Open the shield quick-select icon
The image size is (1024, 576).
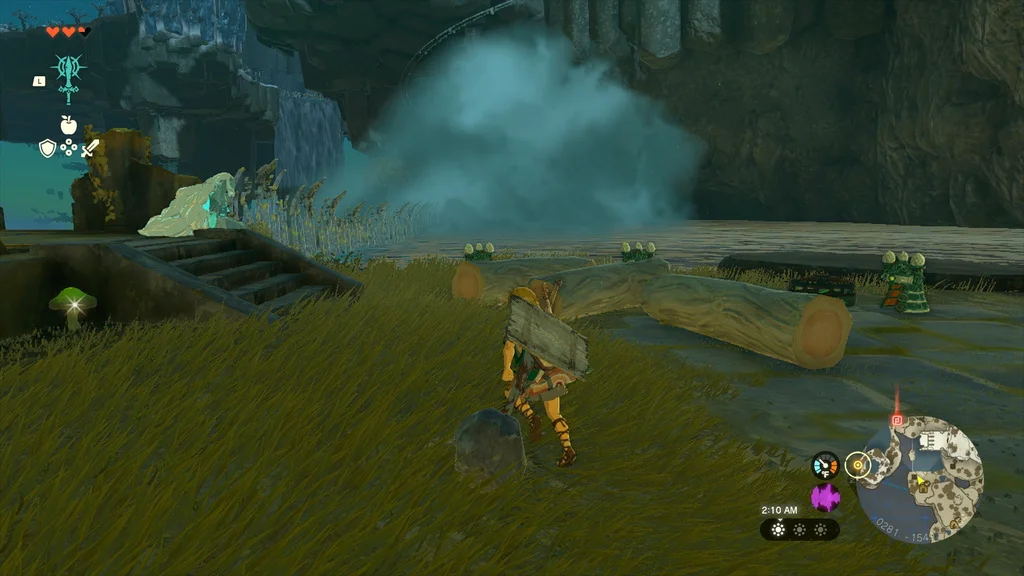click(47, 149)
